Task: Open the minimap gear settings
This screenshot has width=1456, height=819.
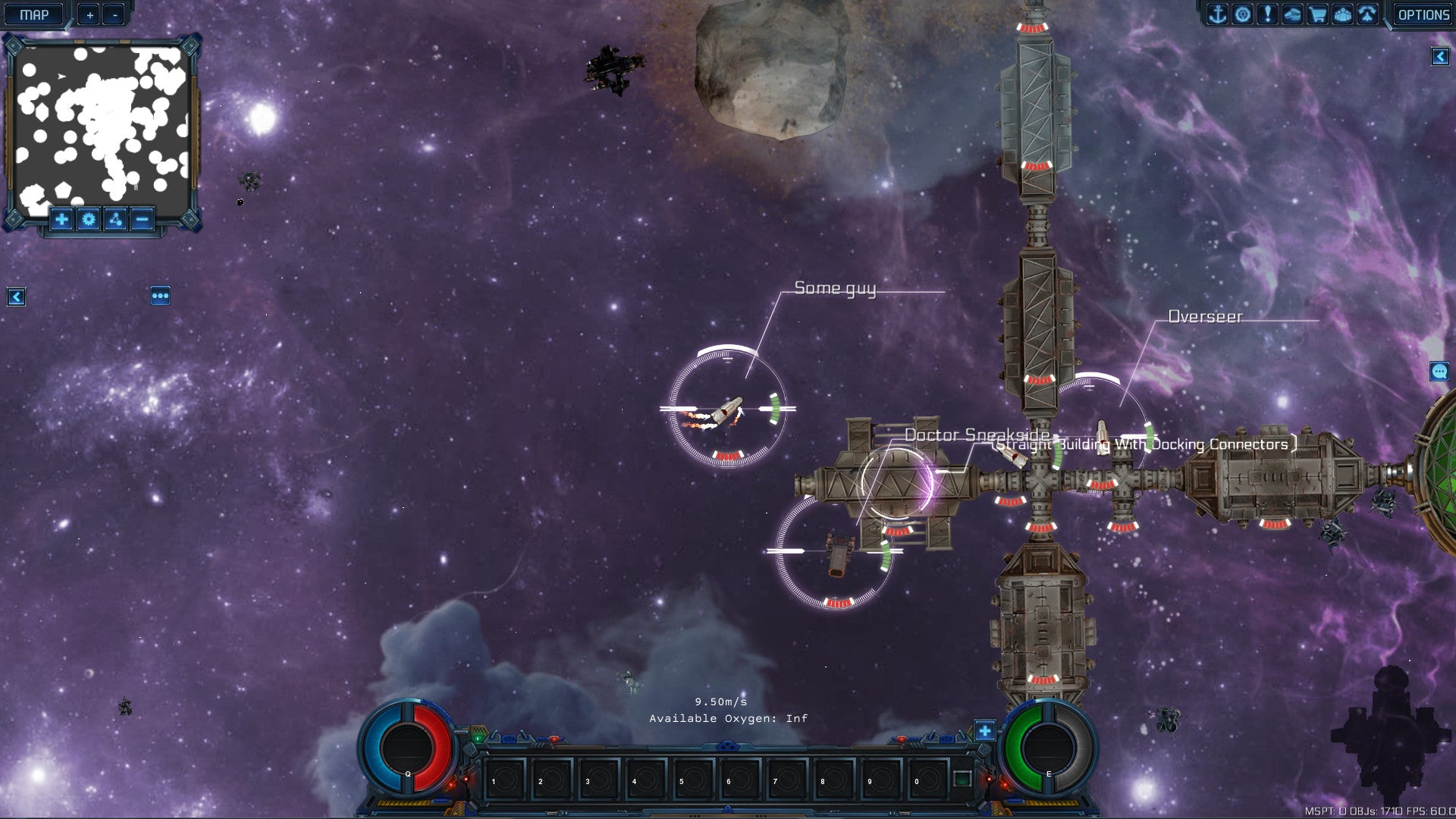Action: [89, 220]
